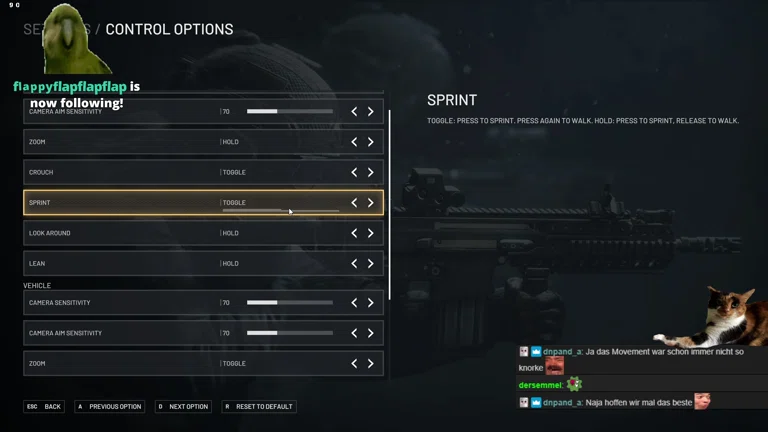
Task: Click the right arrow on the Crouch row
Action: tap(371, 172)
